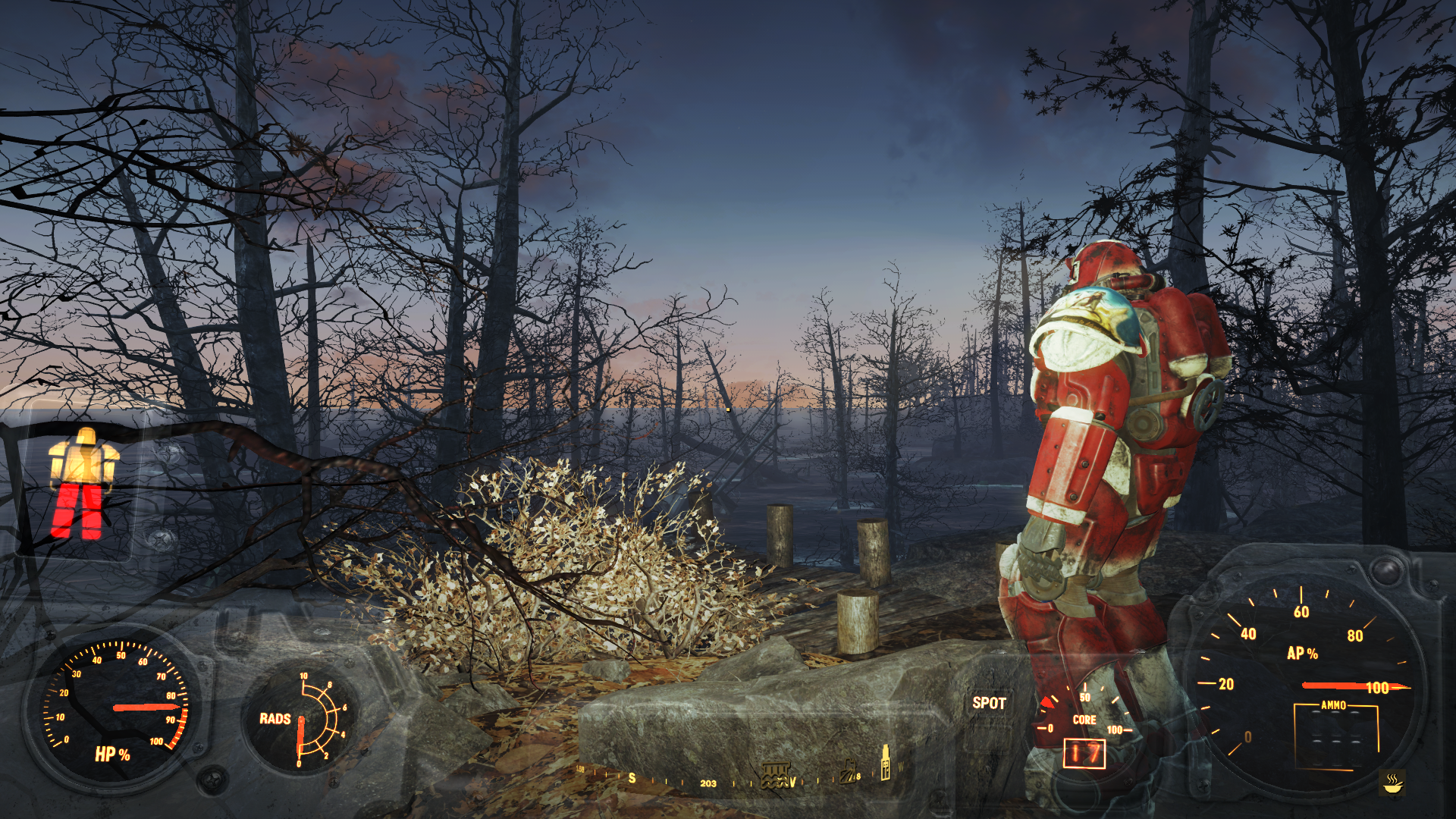Select the pier marker on the compass

(x=775, y=776)
